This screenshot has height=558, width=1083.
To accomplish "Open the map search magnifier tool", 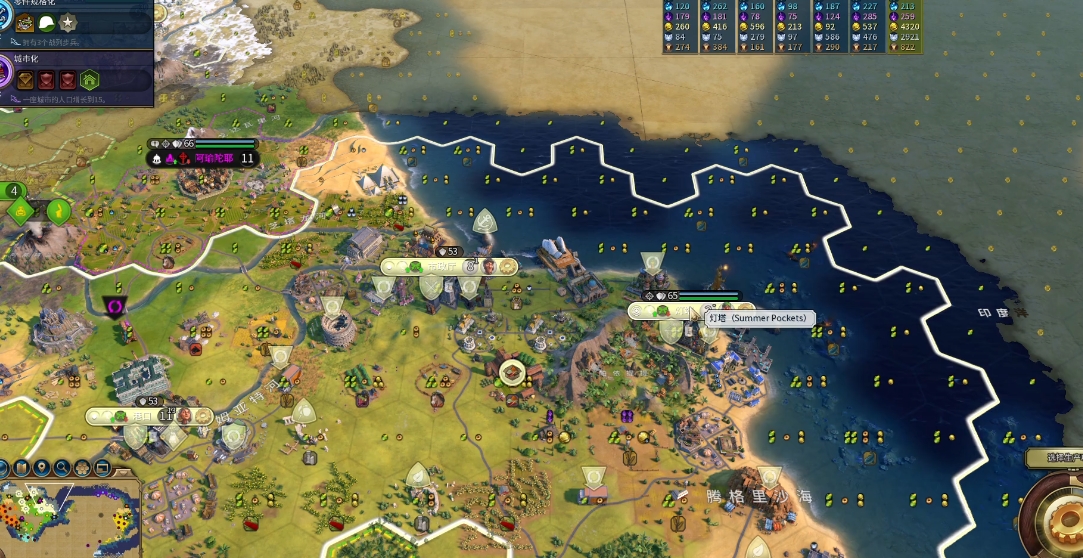I will (x=62, y=468).
